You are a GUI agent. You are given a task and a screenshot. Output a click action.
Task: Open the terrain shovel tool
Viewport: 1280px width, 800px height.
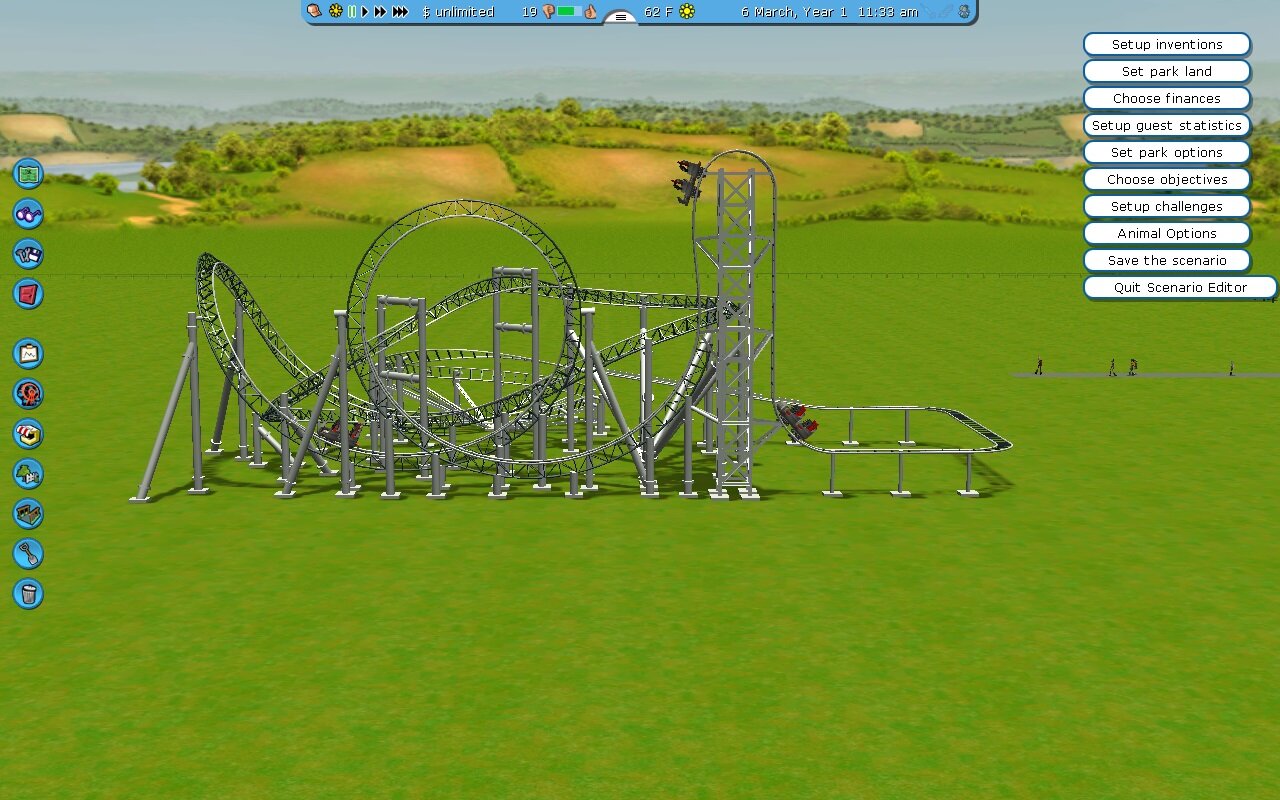(28, 553)
